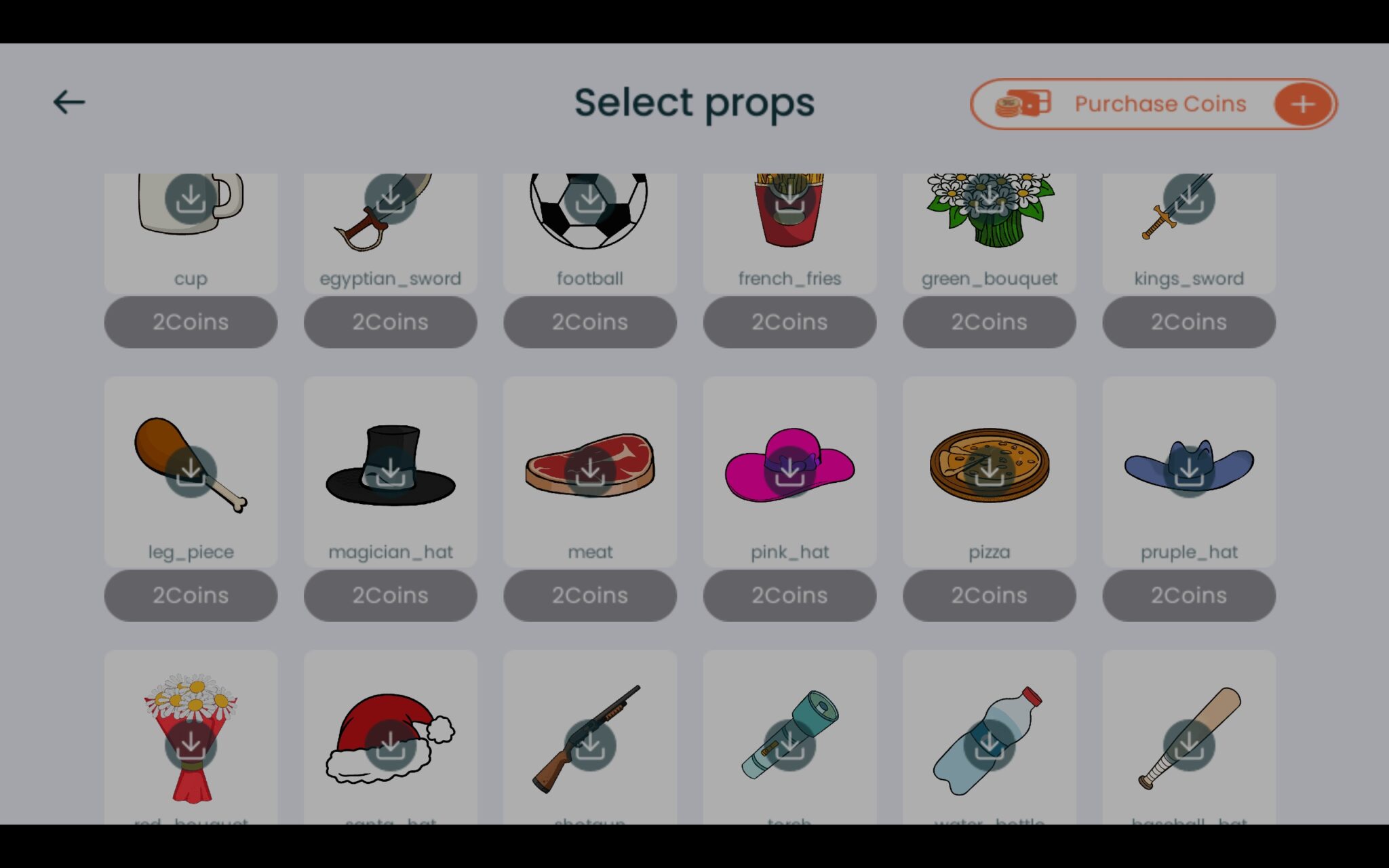This screenshot has width=1389, height=868.
Task: Download the pizza prop
Action: click(990, 471)
